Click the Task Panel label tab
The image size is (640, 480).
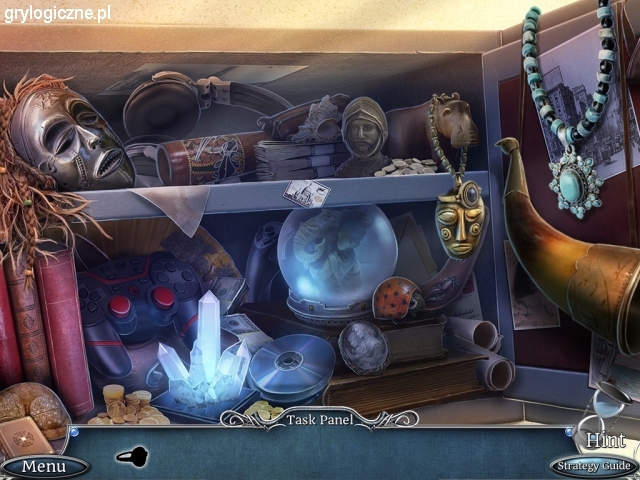click(x=319, y=419)
